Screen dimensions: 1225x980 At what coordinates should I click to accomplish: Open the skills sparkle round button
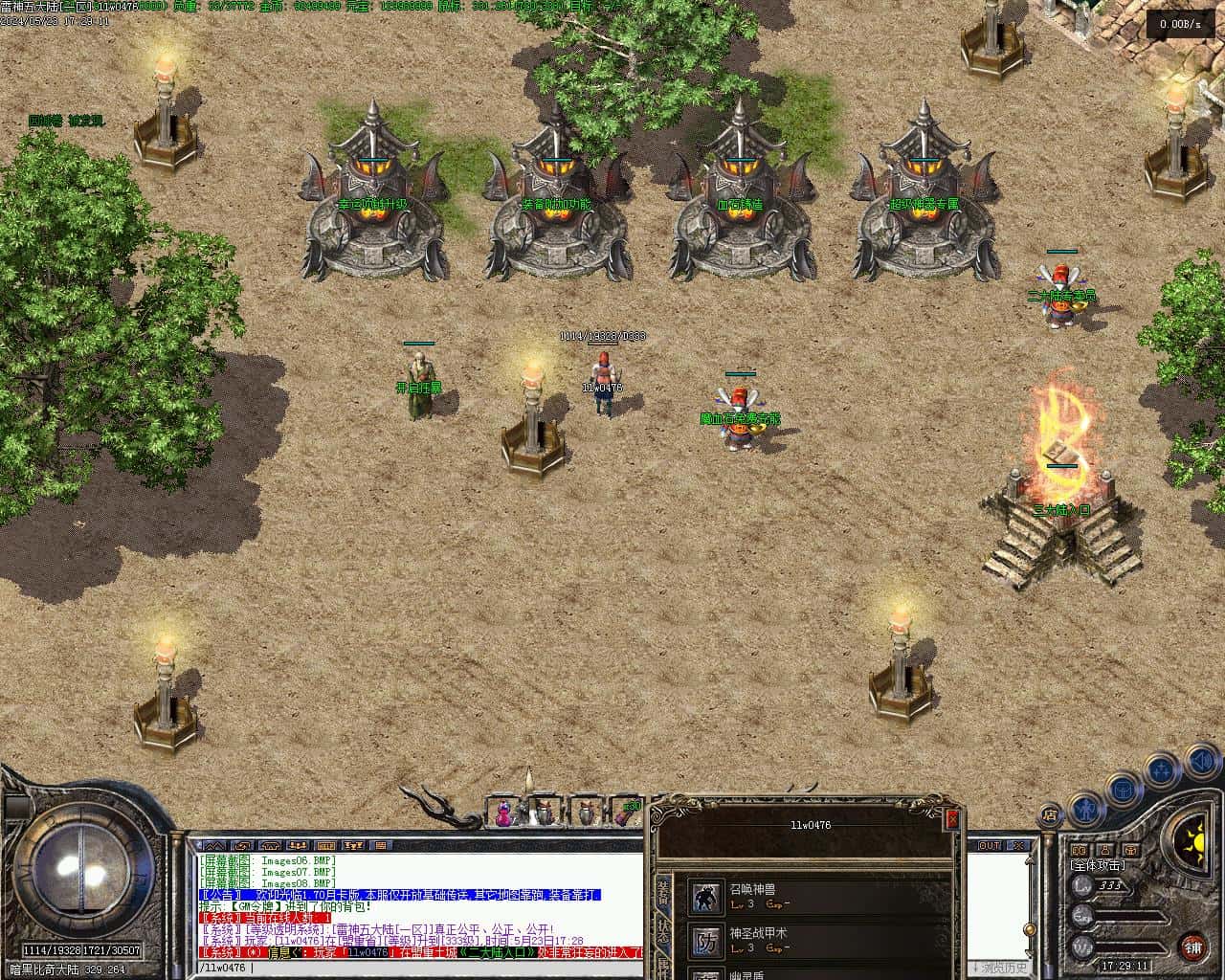pos(1163,768)
